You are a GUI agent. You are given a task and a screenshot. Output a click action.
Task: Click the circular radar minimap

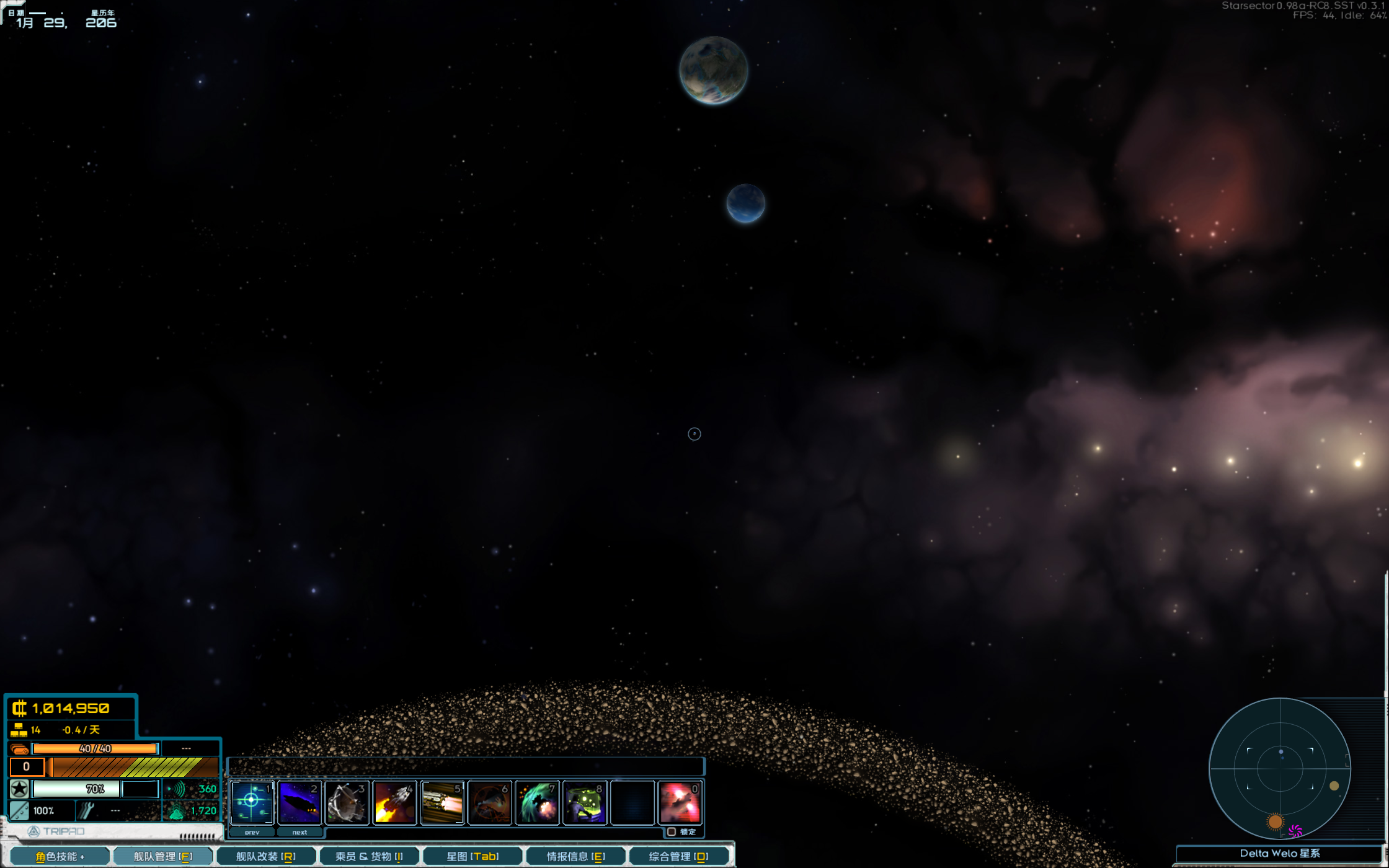pos(1280,769)
